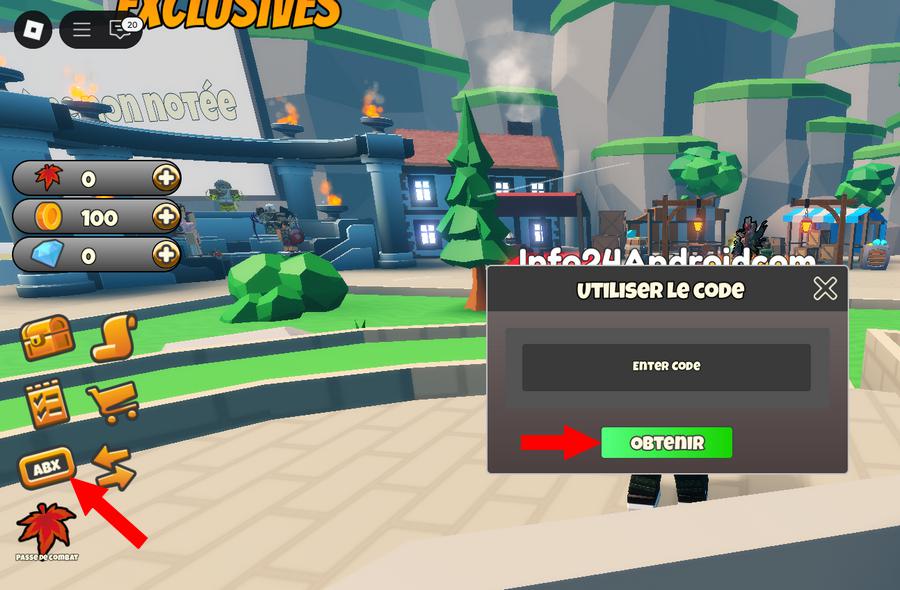Open the shopping cart shop
This screenshot has height=590, width=900.
click(112, 403)
